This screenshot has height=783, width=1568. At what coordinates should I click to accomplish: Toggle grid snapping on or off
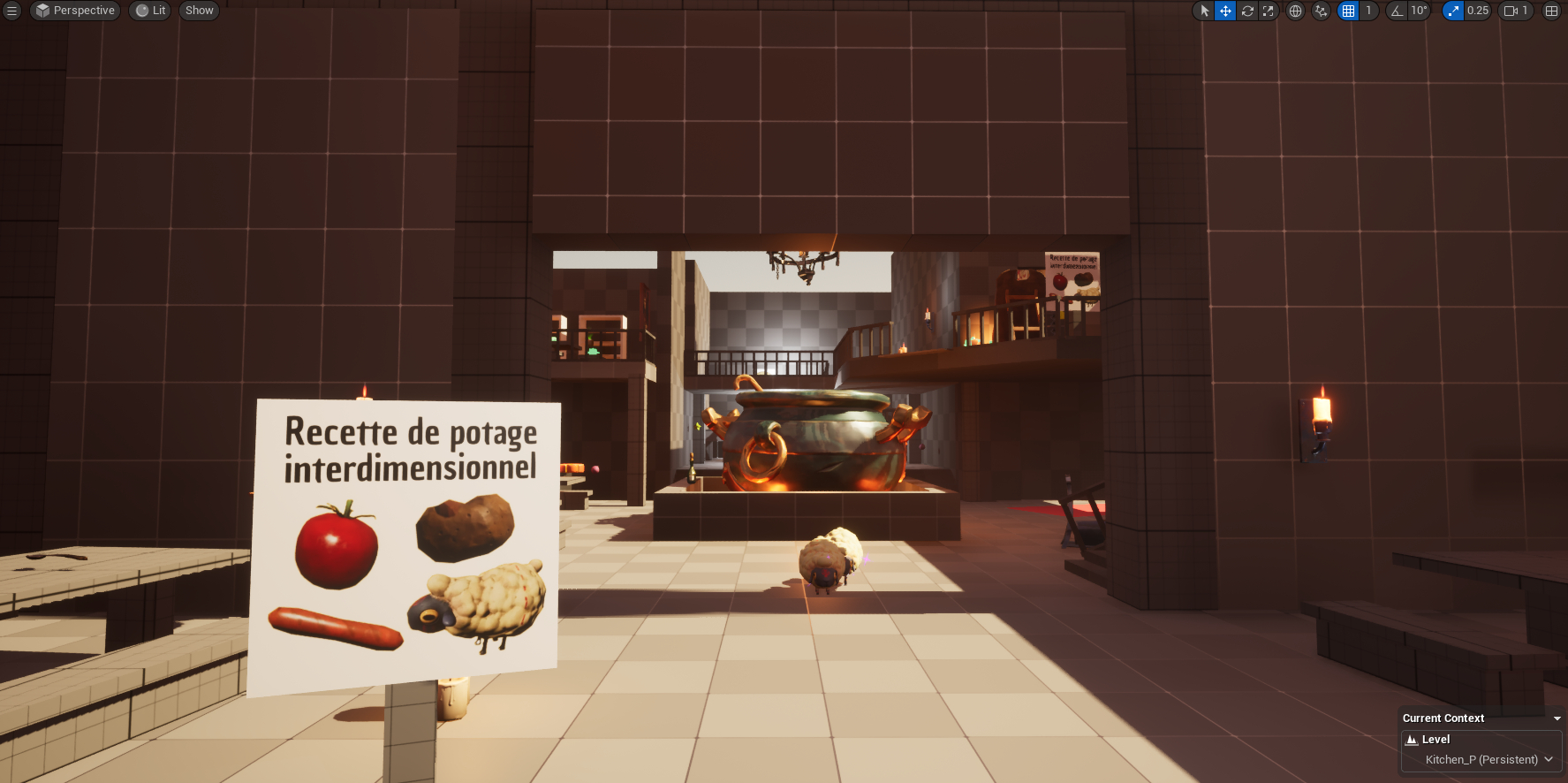(1347, 11)
